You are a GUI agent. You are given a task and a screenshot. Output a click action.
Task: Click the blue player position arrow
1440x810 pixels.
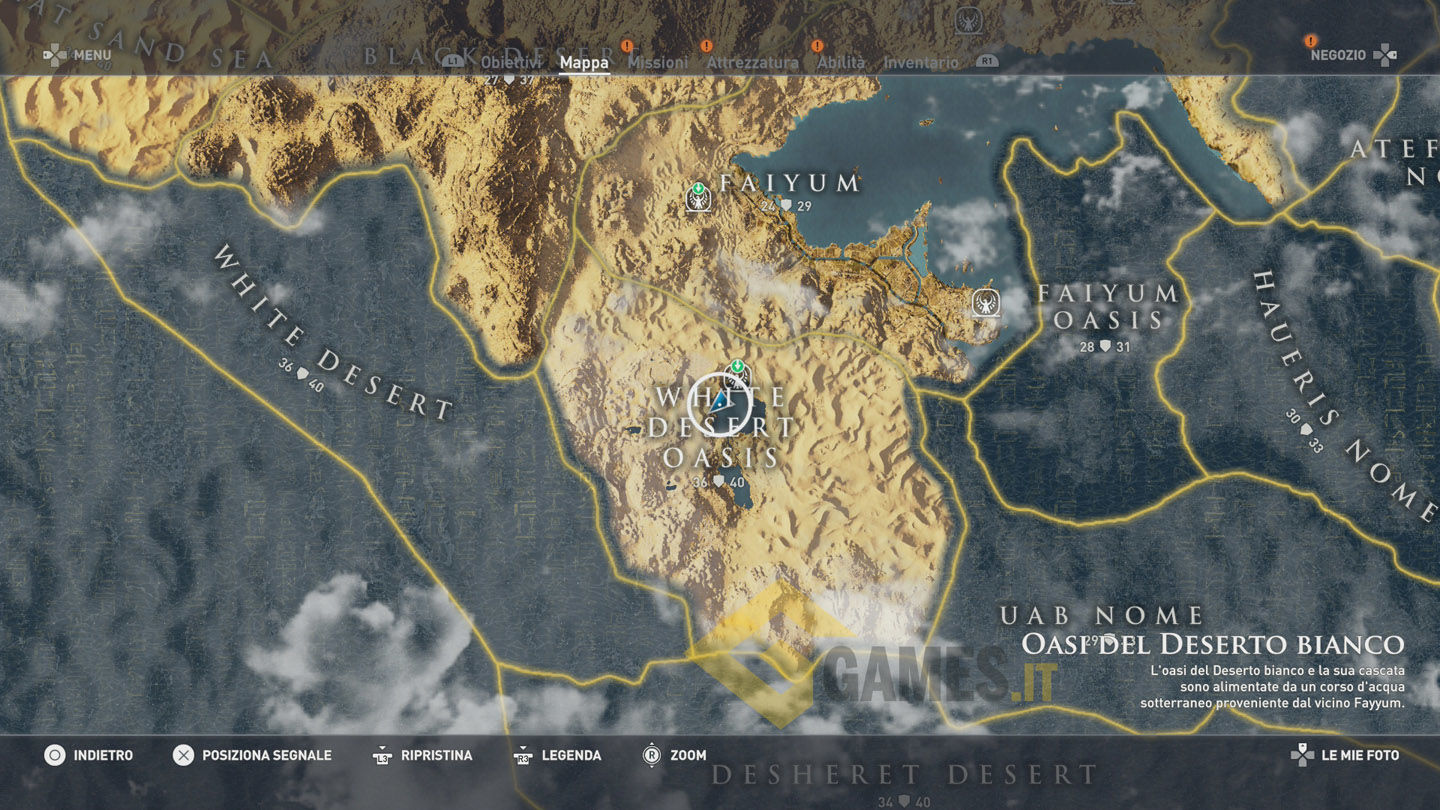point(719,402)
